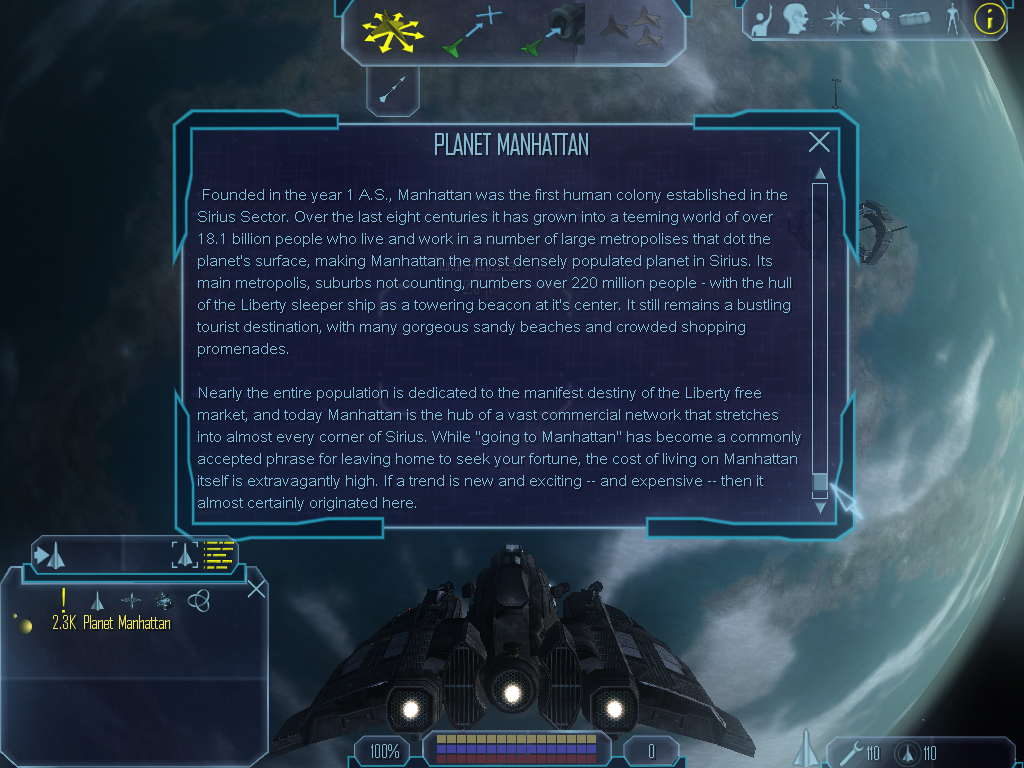Toggle the yellow information icon
The width and height of the screenshot is (1024, 768).
coord(990,18)
